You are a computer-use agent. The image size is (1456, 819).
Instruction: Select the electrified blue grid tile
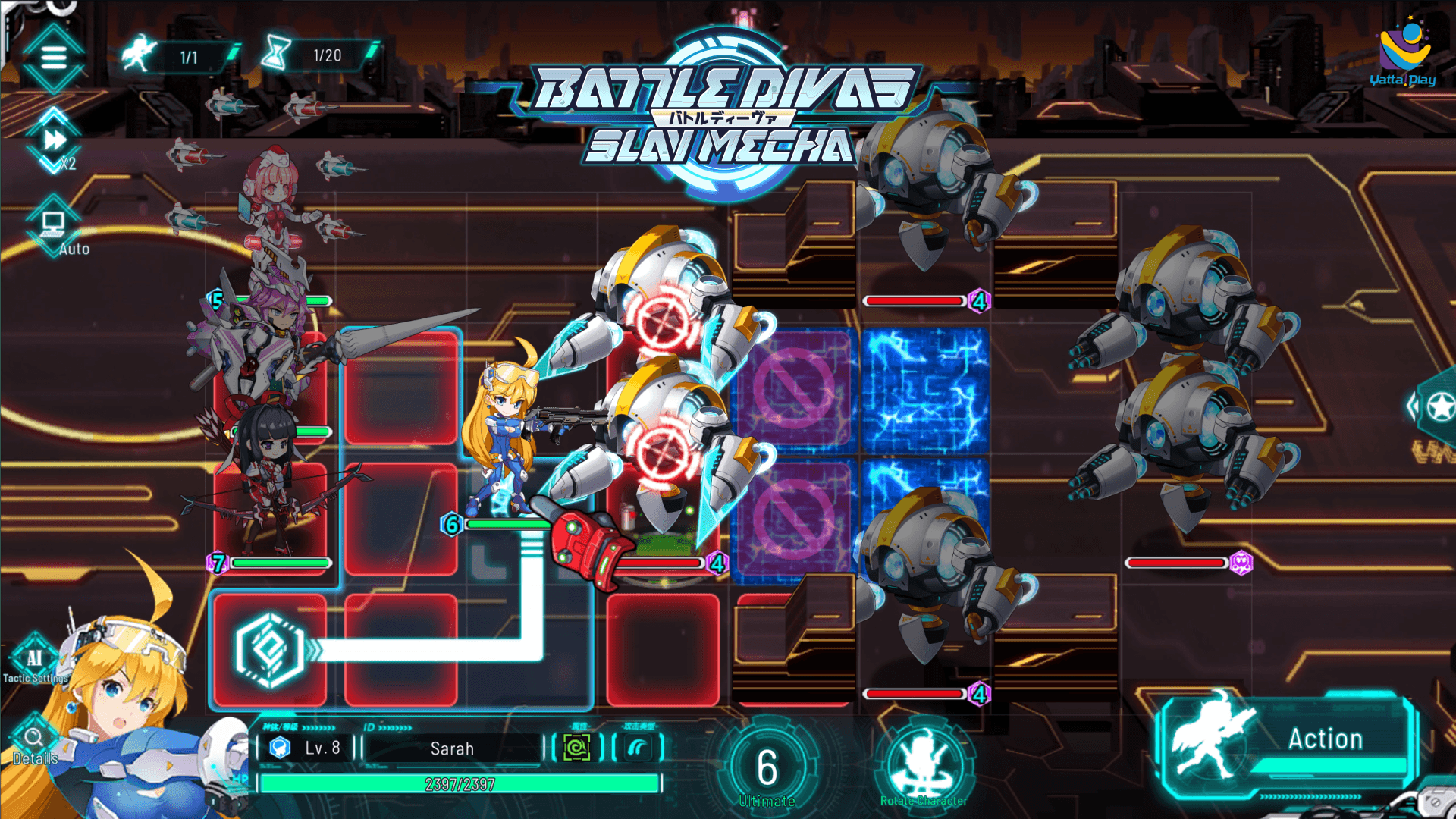[x=925, y=391]
